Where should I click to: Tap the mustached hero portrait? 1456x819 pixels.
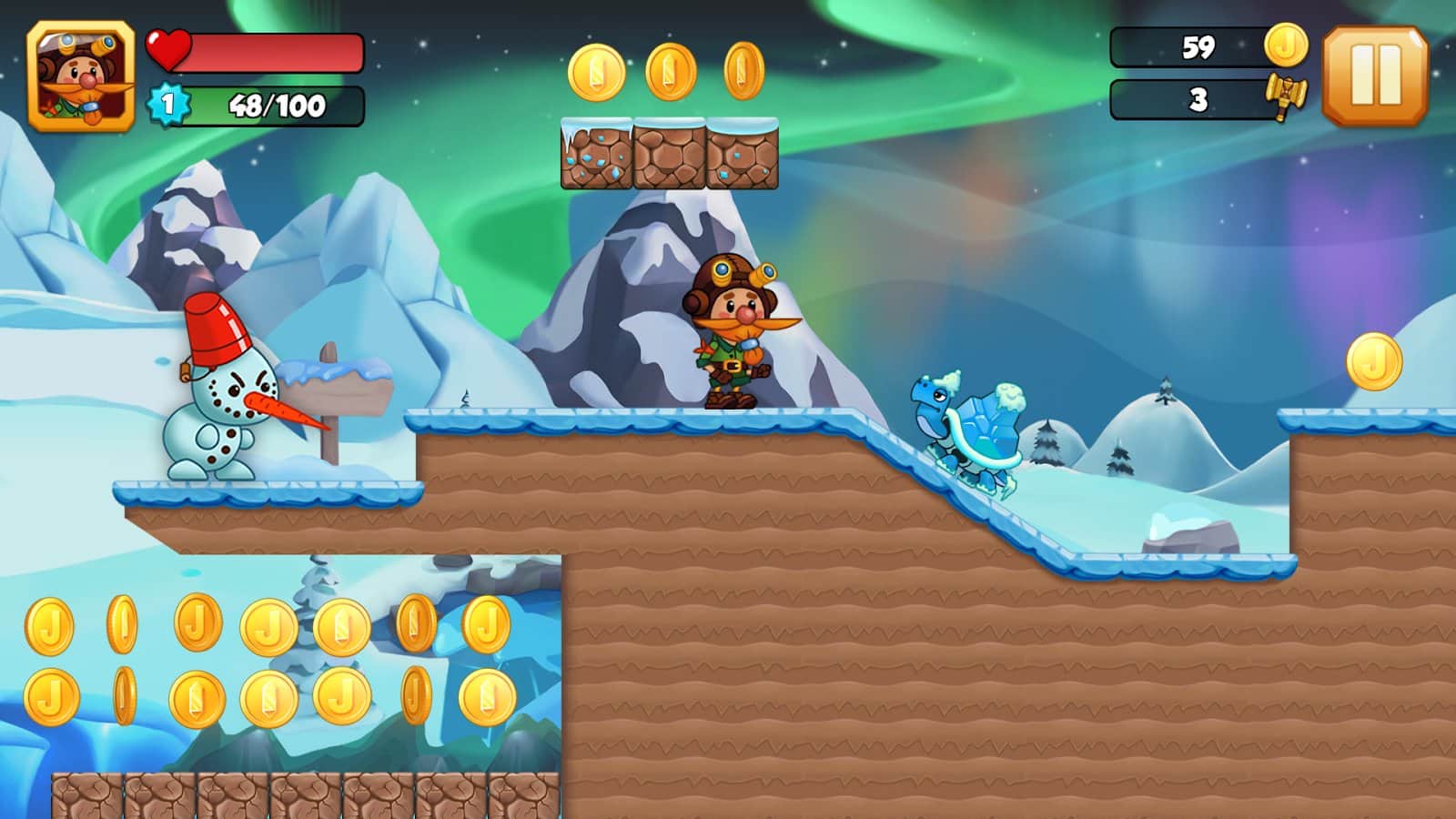click(x=81, y=77)
